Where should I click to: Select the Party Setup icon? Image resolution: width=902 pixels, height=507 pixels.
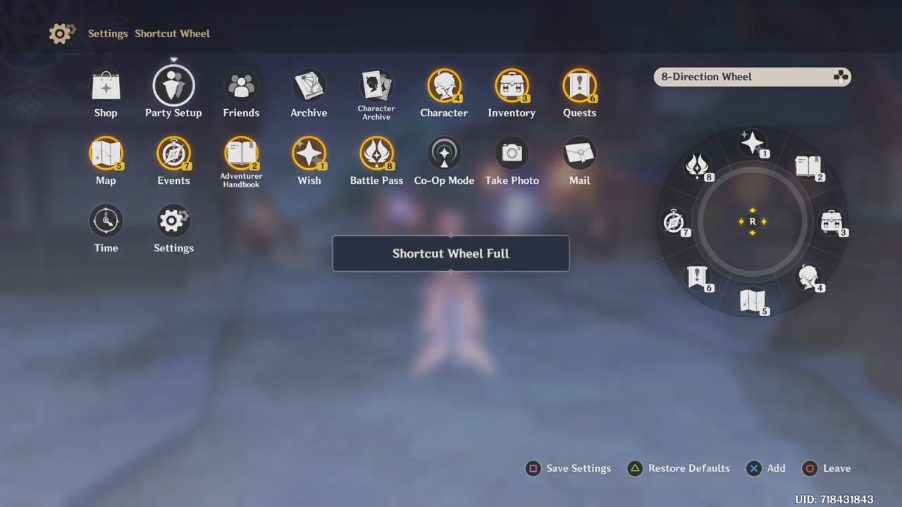[x=173, y=86]
